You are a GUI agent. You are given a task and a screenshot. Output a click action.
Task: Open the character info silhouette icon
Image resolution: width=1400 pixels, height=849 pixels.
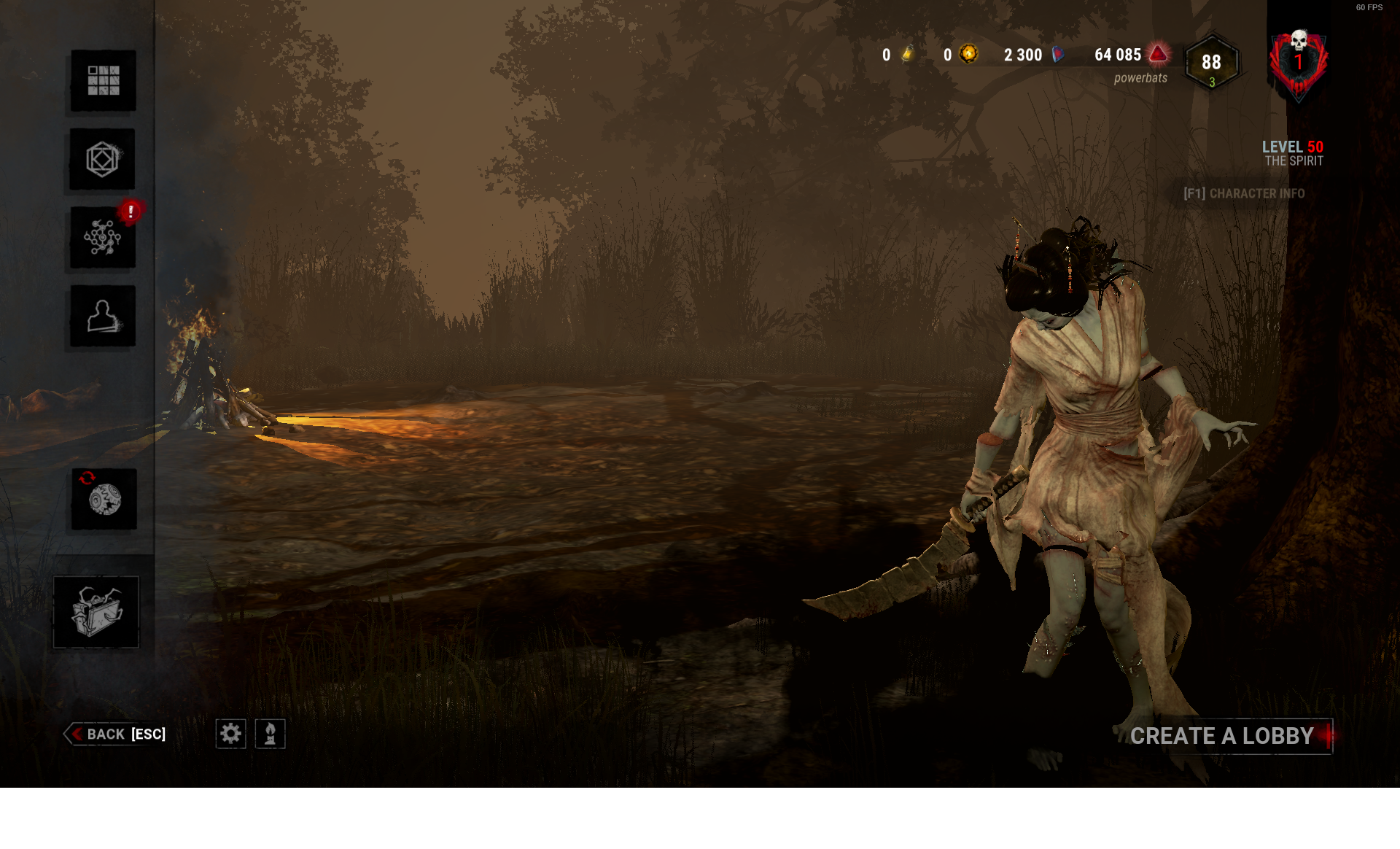point(102,316)
